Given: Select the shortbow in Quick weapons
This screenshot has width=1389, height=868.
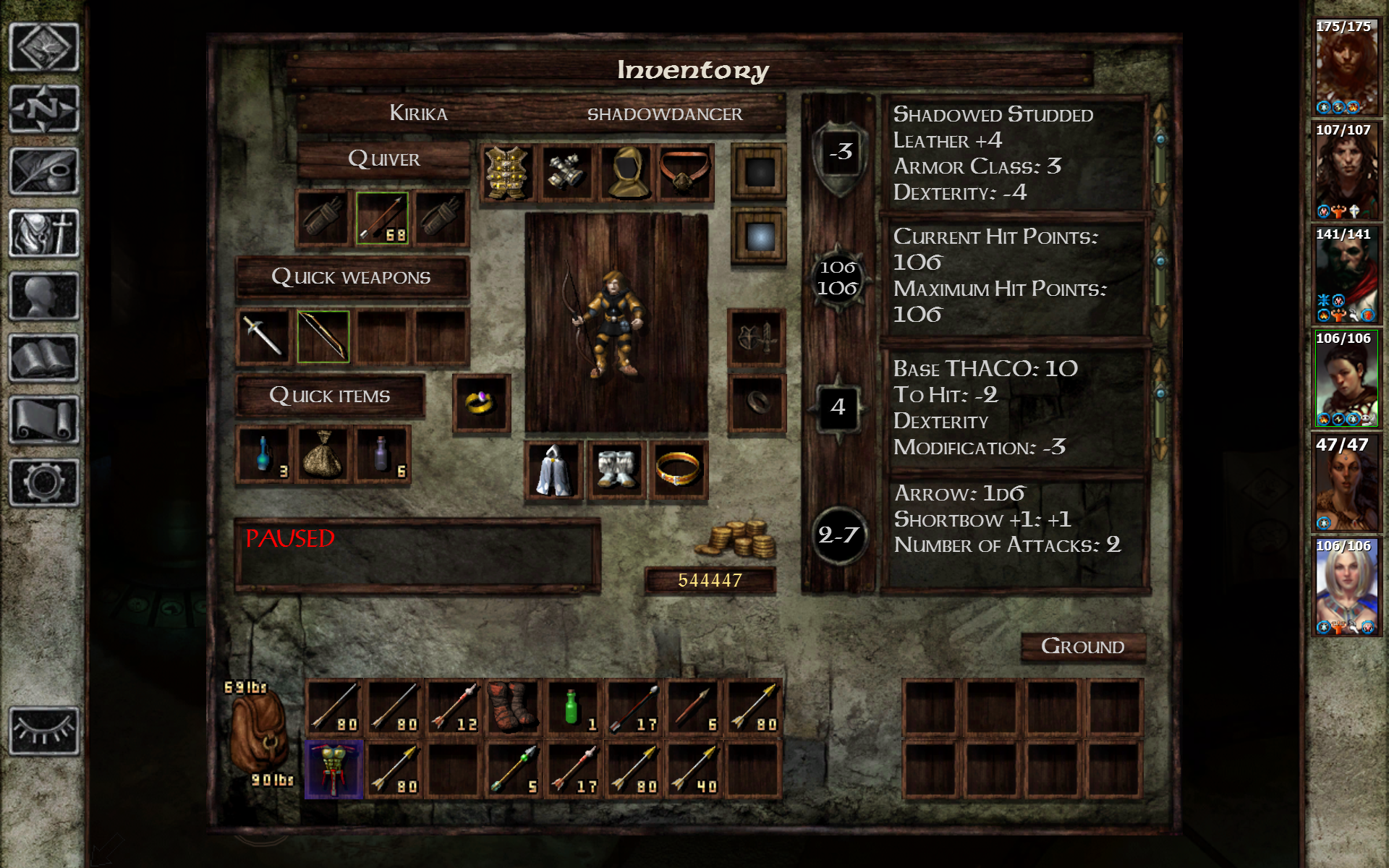Looking at the screenshot, I should point(323,336).
